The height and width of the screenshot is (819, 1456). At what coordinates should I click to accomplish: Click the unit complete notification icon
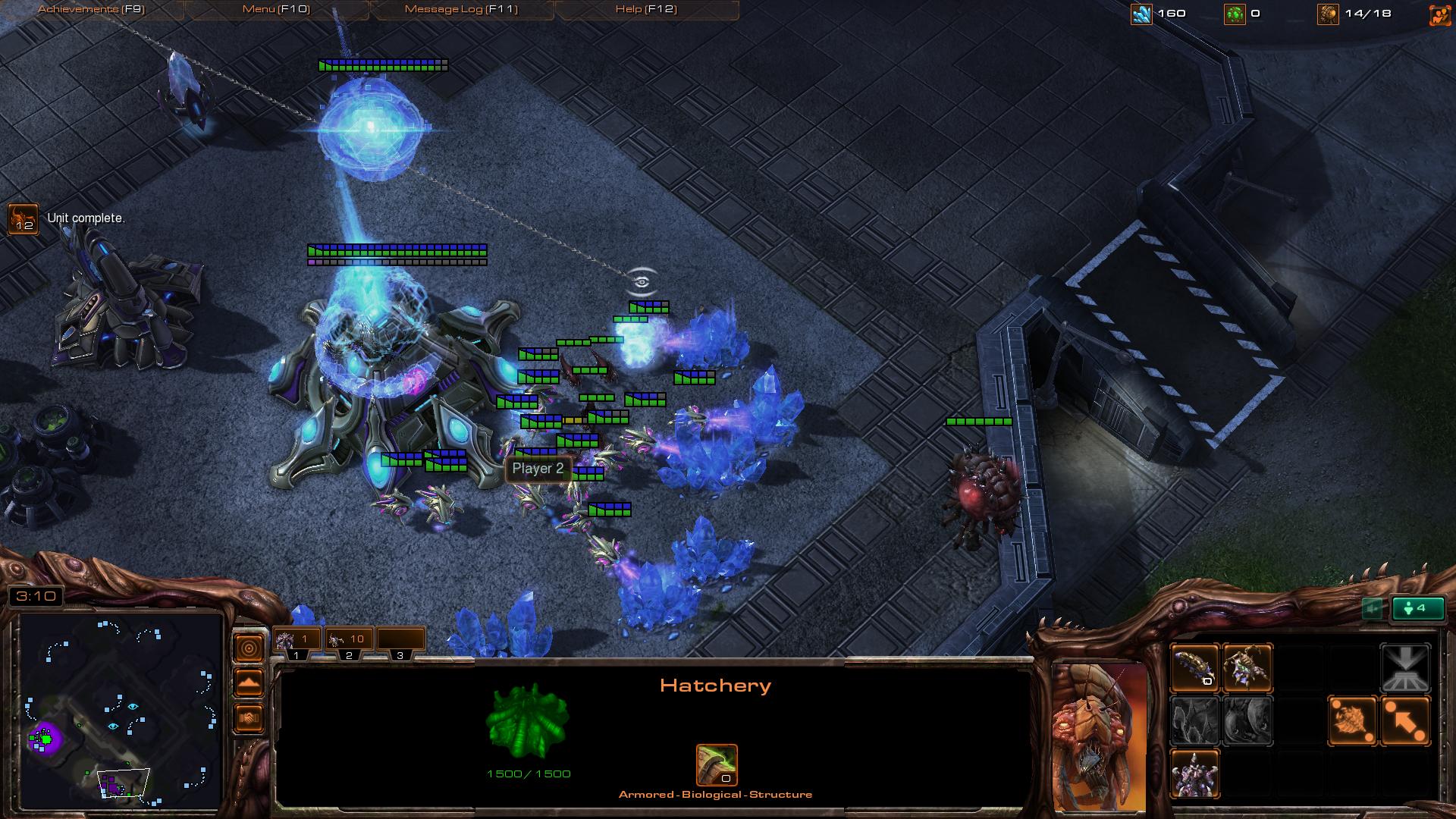click(23, 218)
